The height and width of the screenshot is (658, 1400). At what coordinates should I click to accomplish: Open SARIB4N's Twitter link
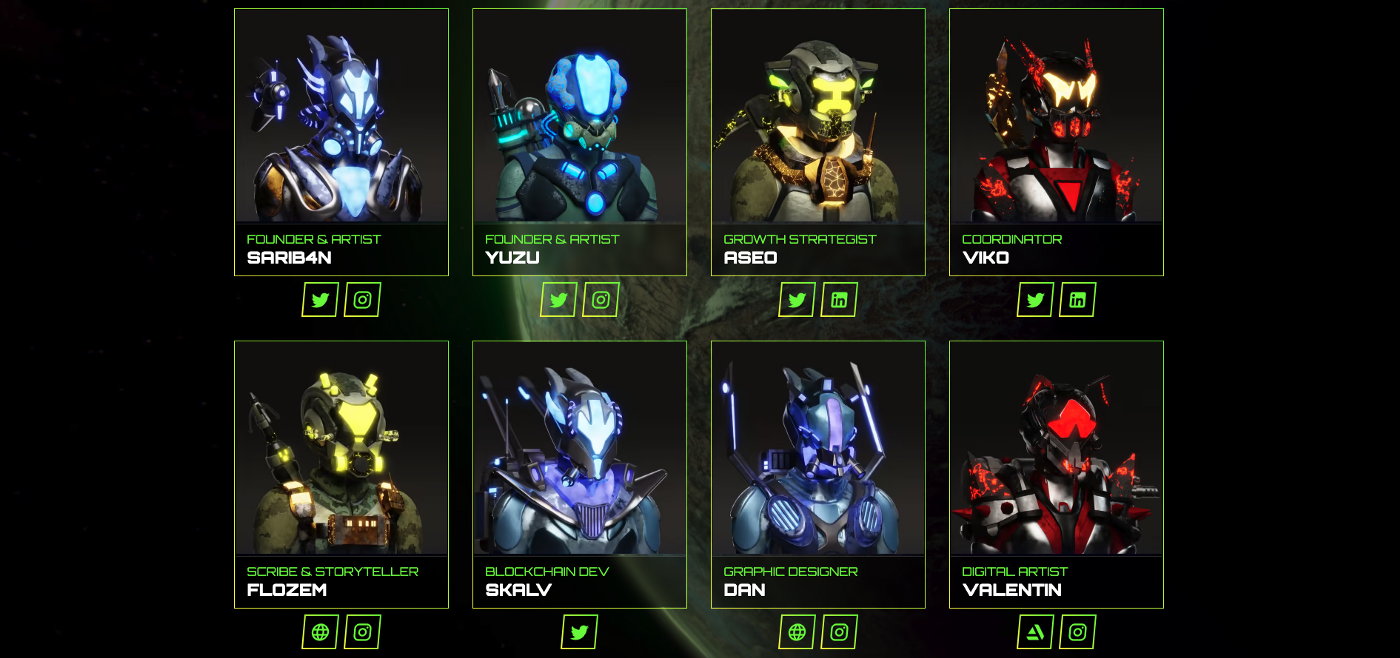coord(320,300)
